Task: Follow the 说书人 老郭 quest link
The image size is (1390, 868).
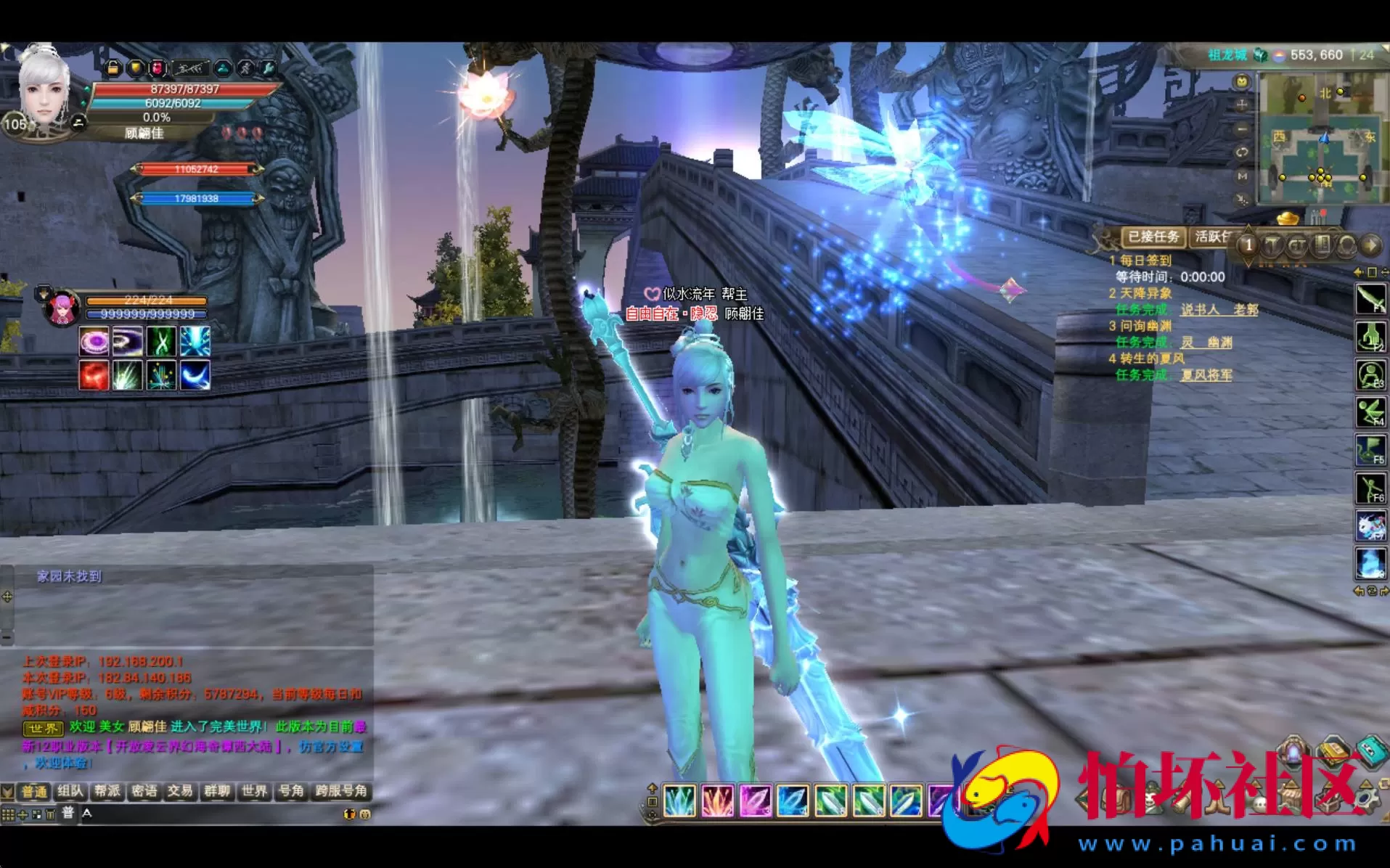Action: coord(1219,310)
